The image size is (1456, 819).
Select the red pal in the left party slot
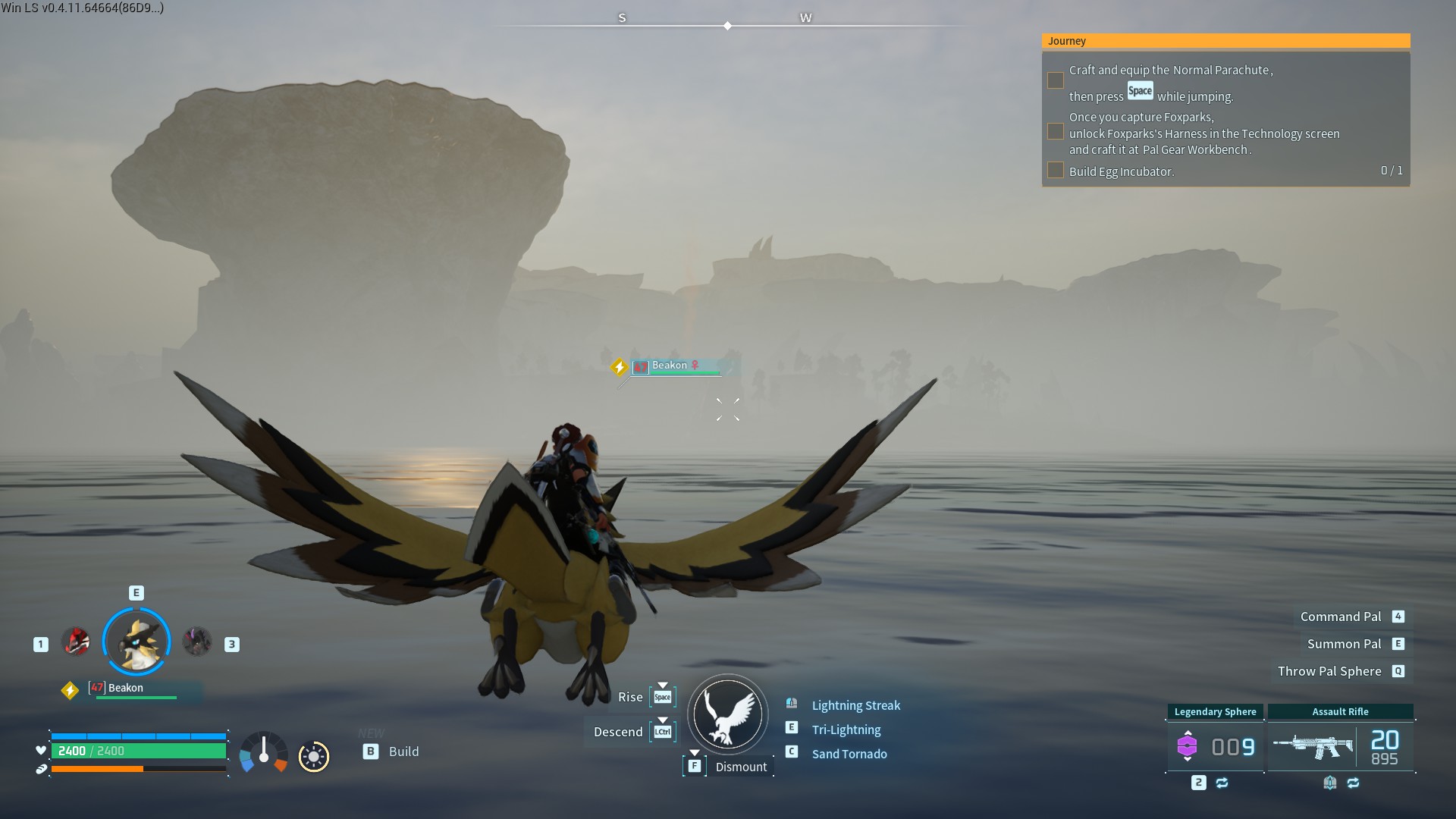(x=76, y=642)
